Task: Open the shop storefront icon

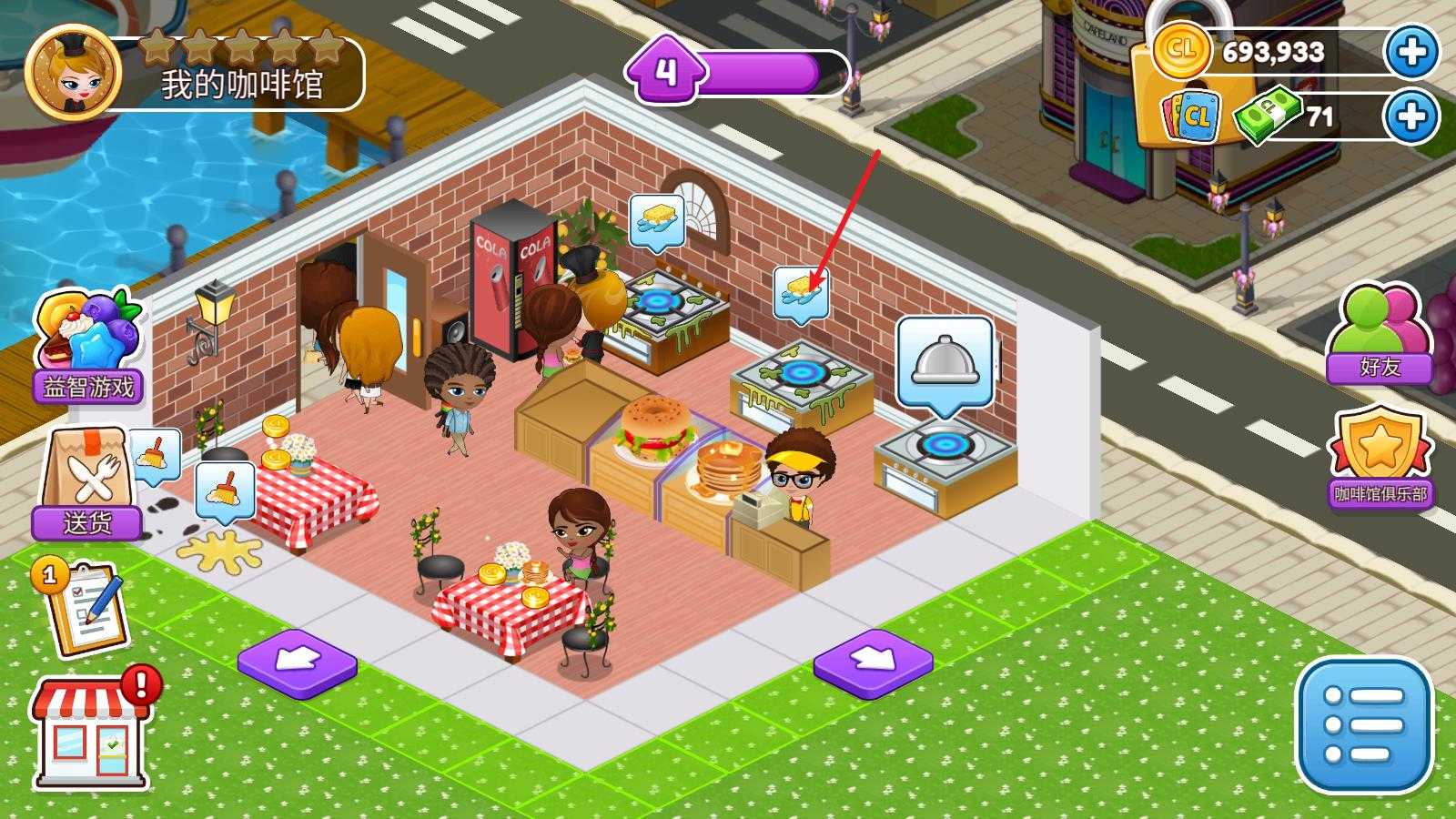Action: tap(91, 733)
